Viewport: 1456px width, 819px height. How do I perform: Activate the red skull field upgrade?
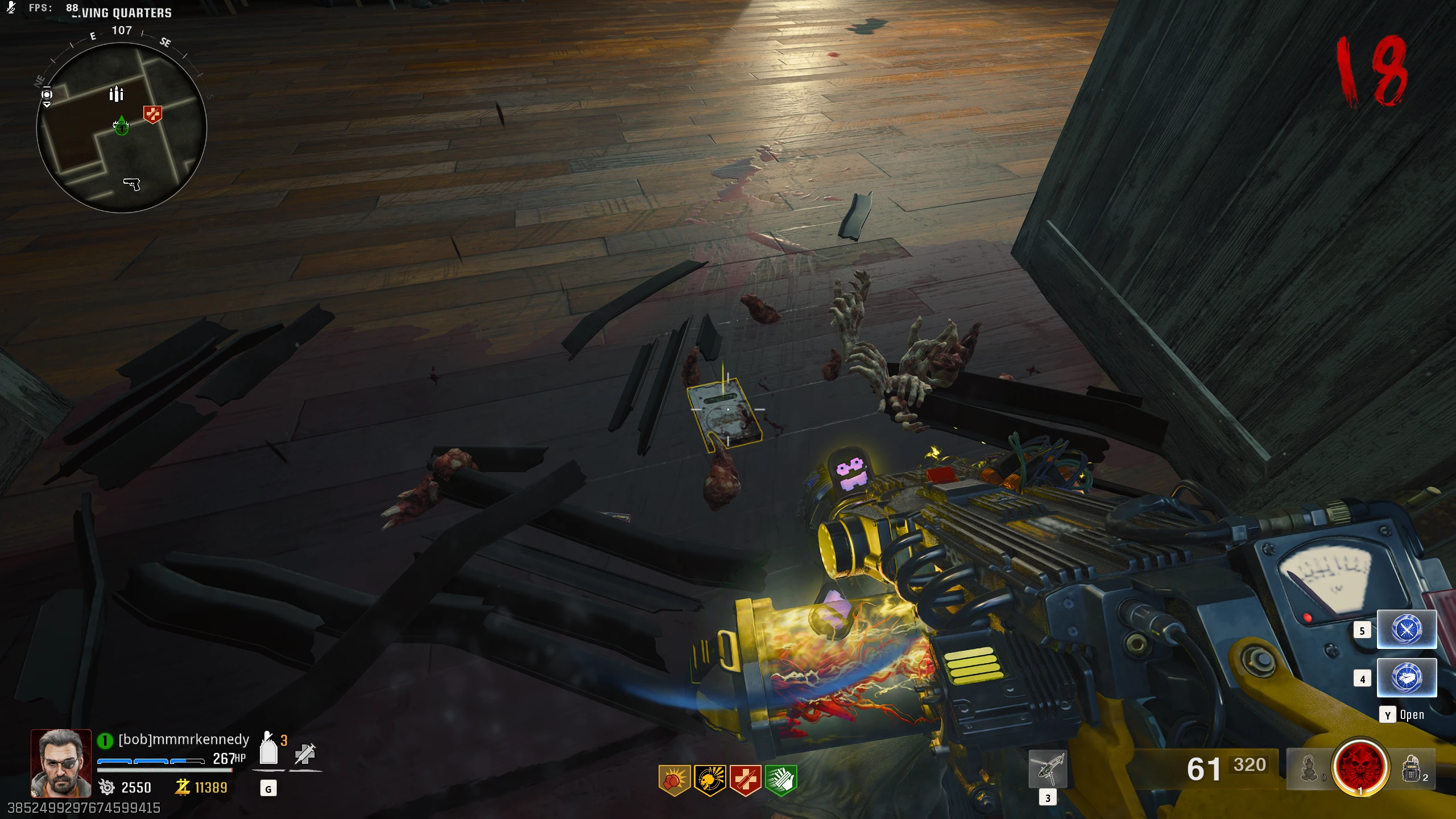(1360, 766)
